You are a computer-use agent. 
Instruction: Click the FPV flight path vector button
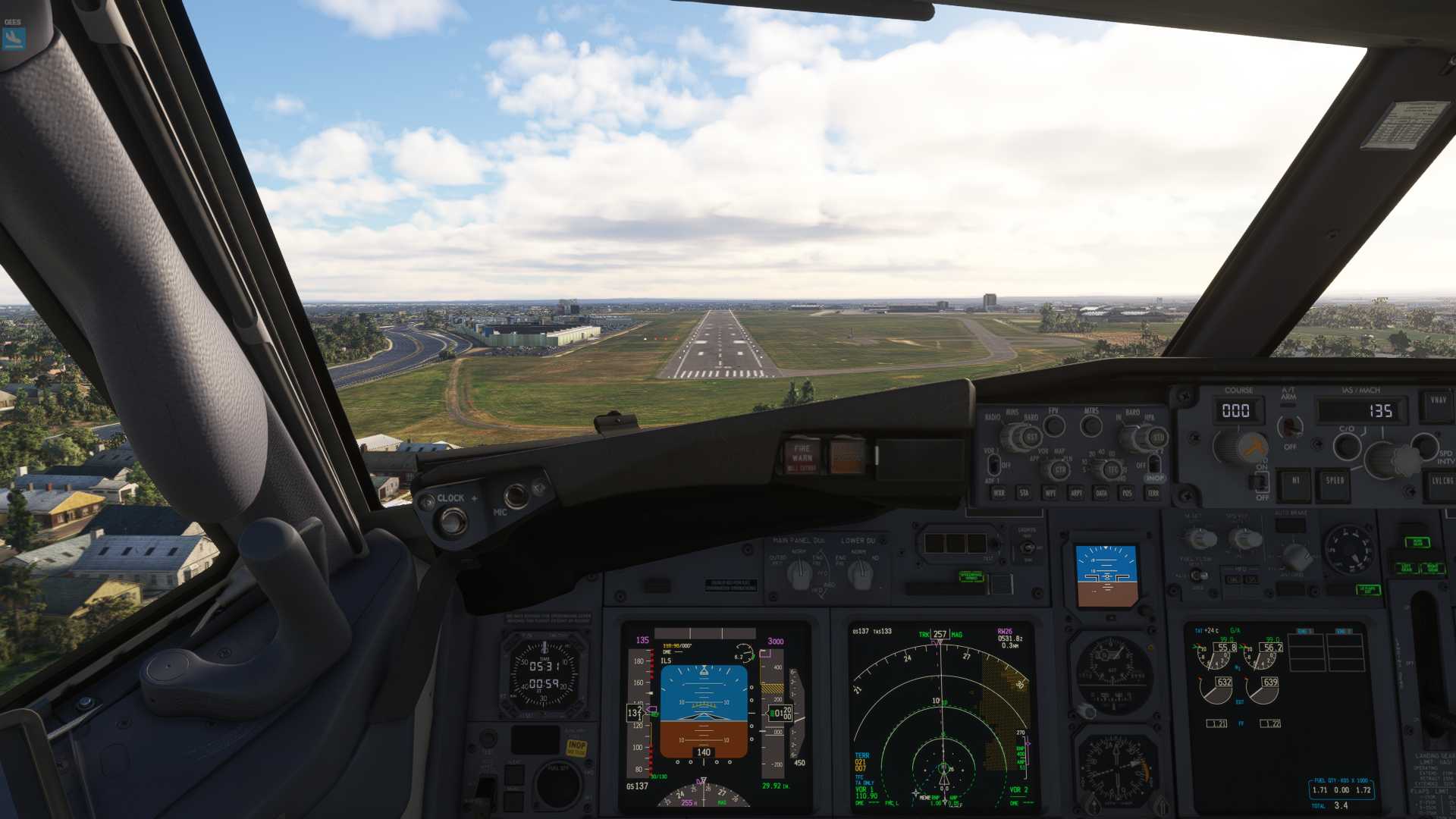pyautogui.click(x=1054, y=425)
